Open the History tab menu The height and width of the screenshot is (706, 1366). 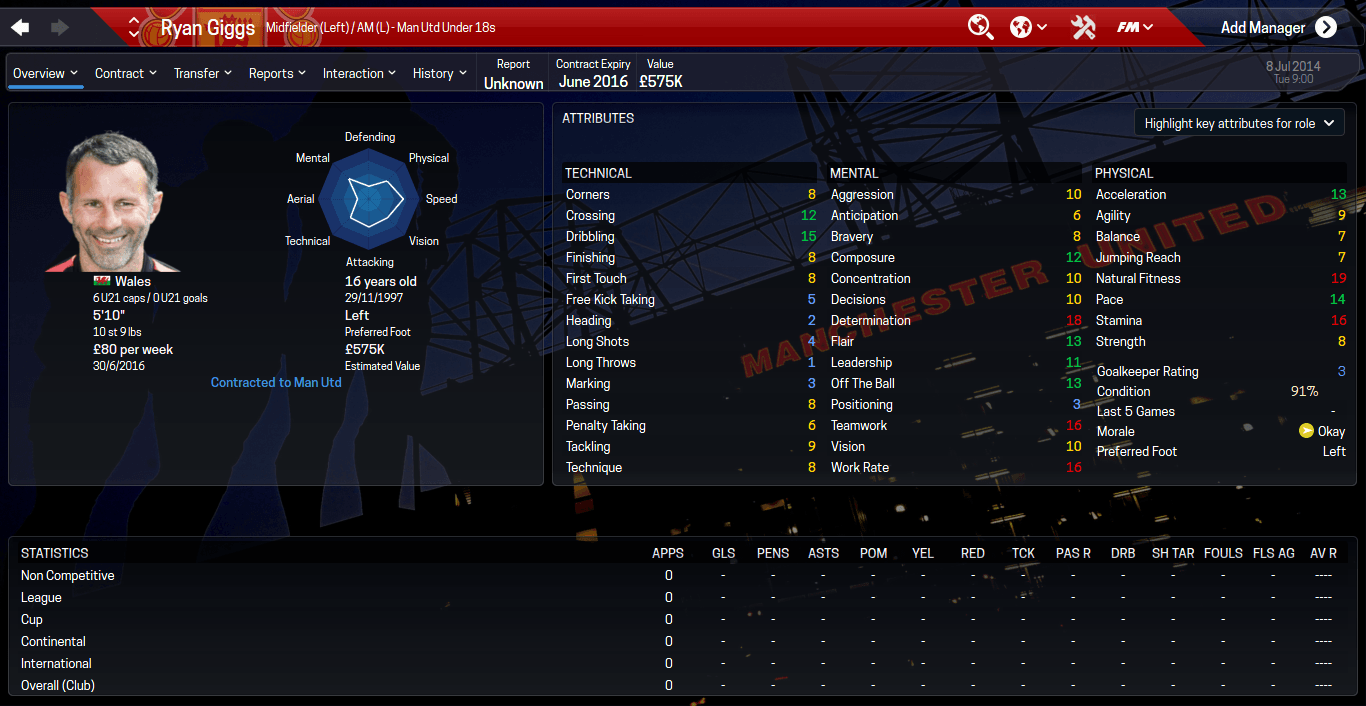pos(440,73)
